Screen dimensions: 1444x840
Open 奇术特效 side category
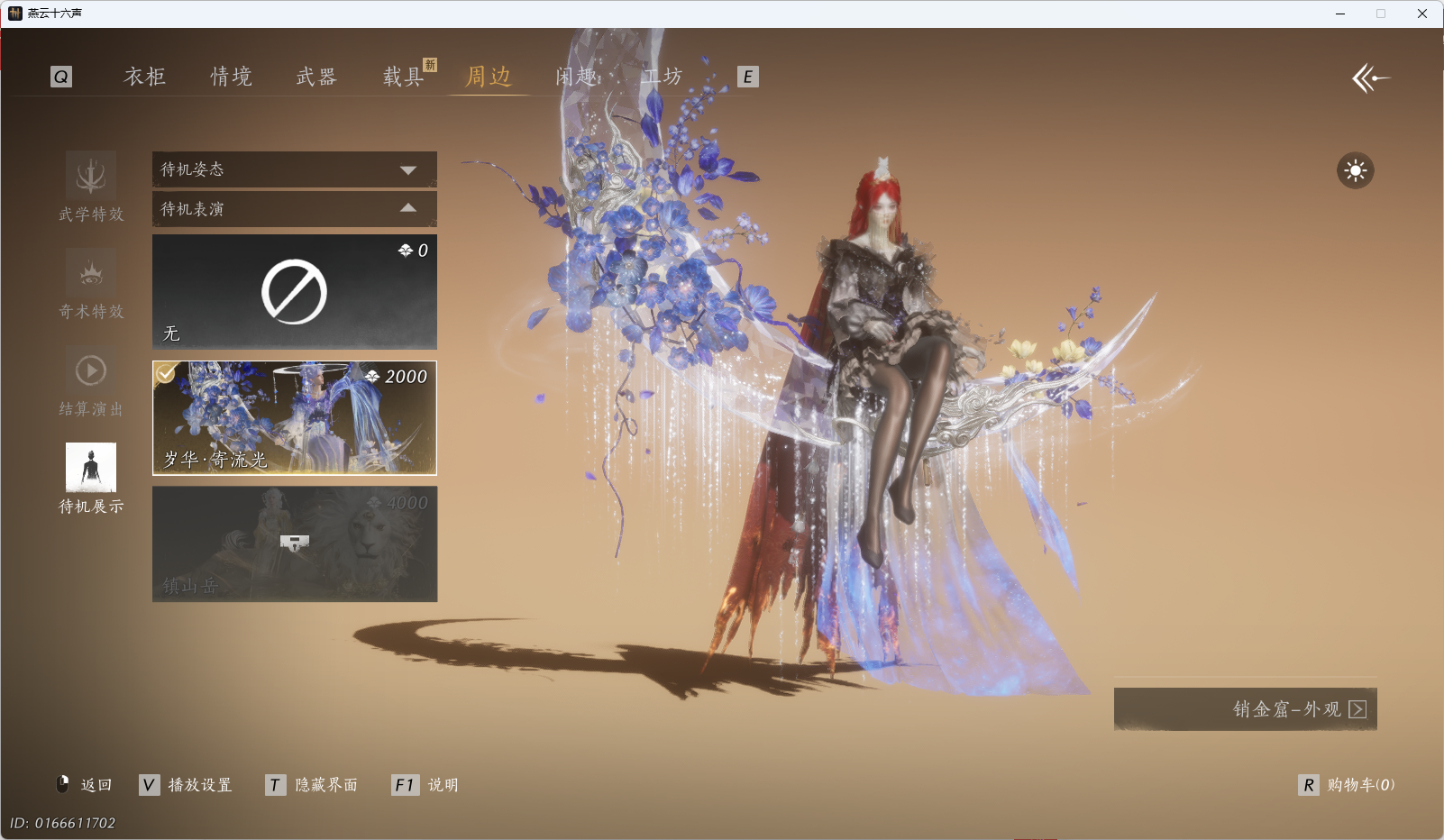point(91,283)
